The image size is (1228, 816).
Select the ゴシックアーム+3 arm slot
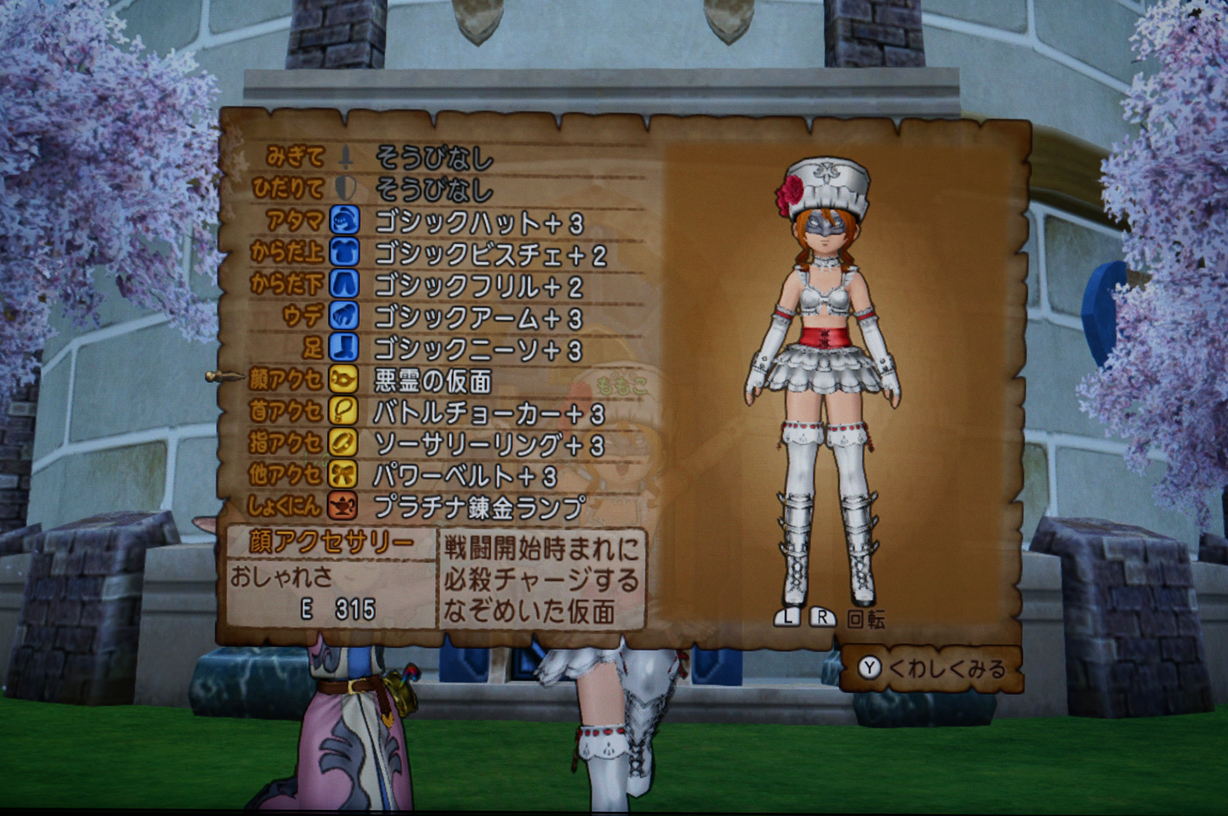tap(478, 319)
